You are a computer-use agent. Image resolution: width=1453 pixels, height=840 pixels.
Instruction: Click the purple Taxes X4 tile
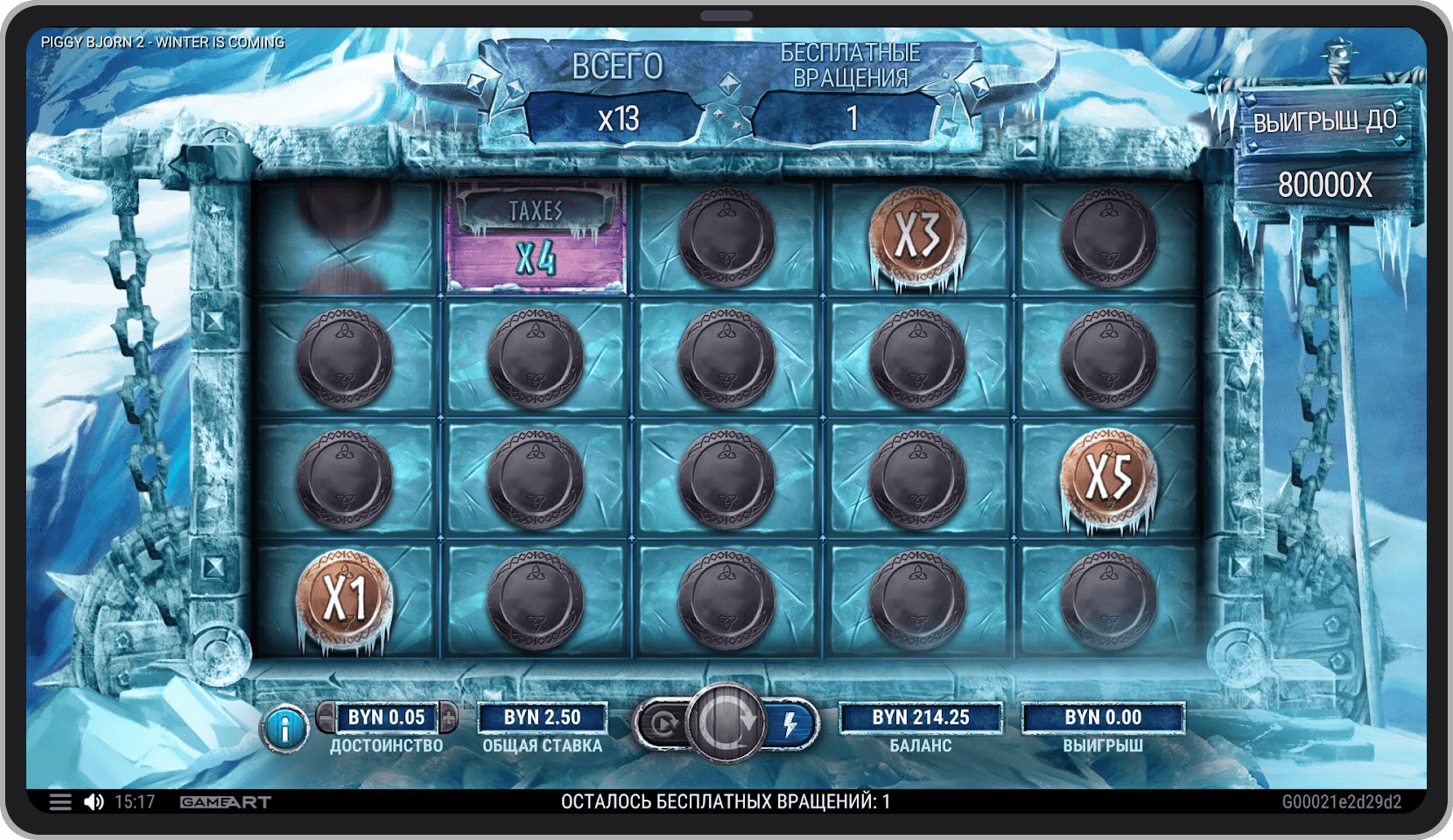pyautogui.click(x=536, y=236)
